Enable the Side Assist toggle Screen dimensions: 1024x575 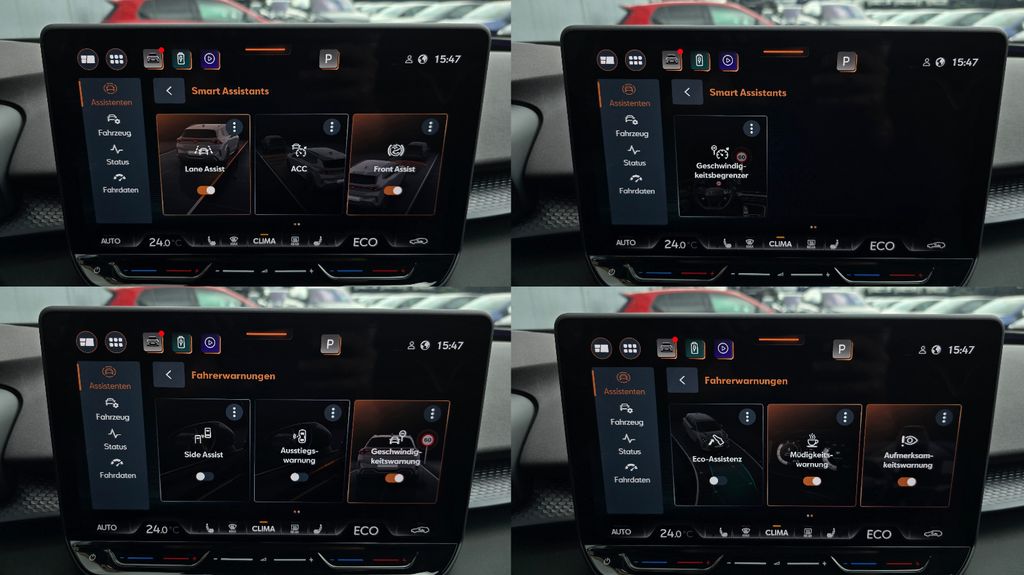pos(204,477)
